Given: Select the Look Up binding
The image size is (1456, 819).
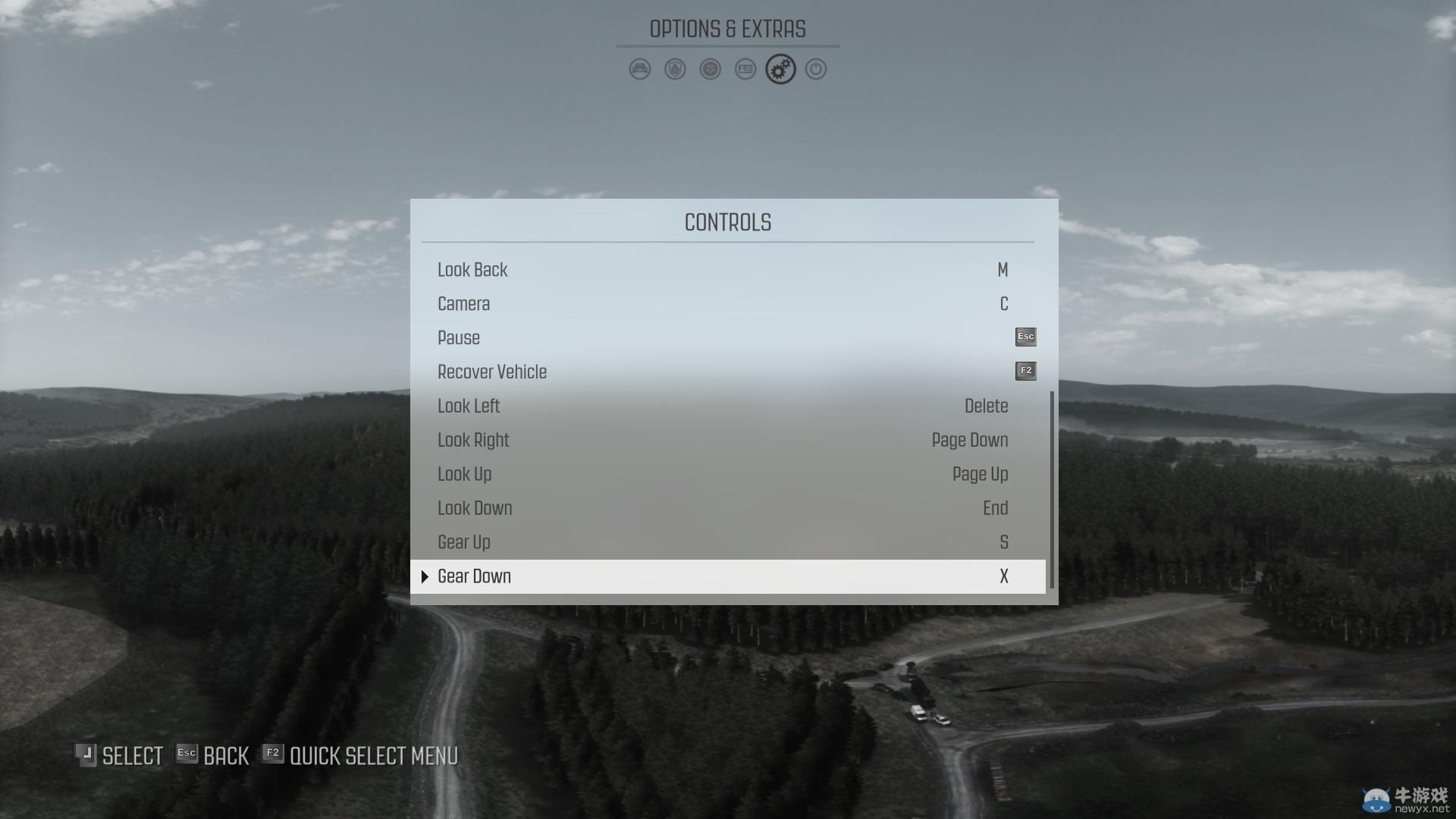Looking at the screenshot, I should point(726,475).
